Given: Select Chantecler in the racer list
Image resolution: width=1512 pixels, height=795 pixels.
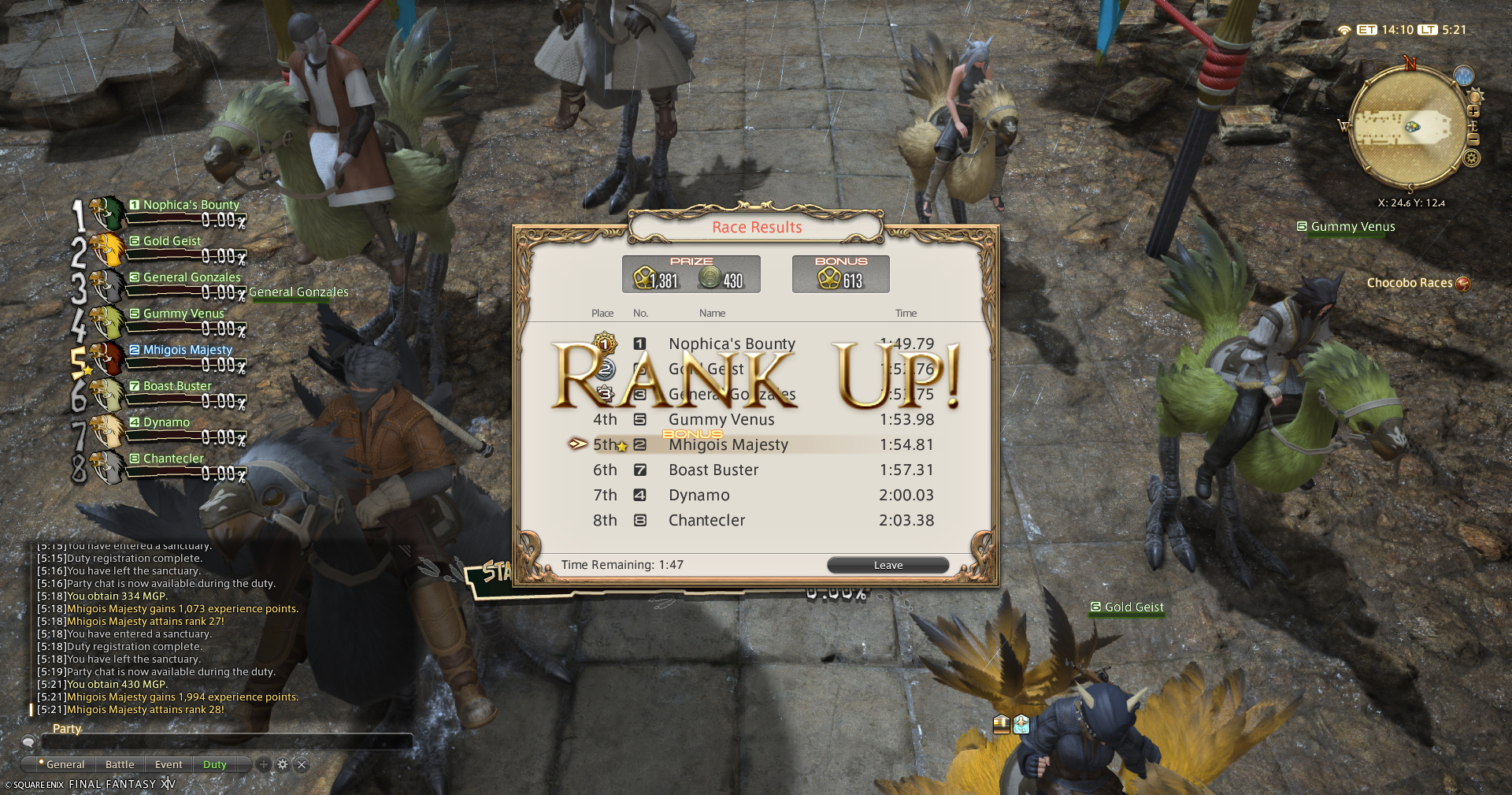Looking at the screenshot, I should (173, 459).
